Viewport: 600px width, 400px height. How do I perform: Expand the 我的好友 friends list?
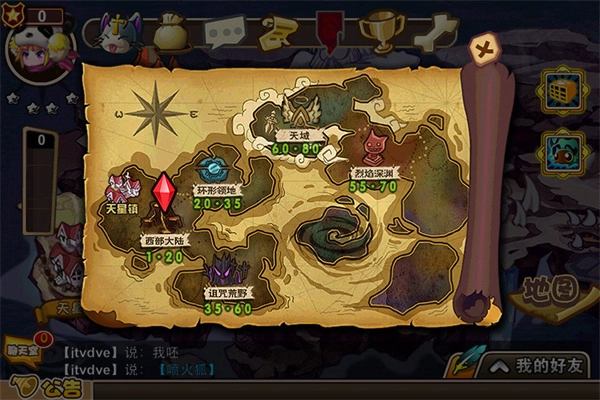click(x=537, y=366)
